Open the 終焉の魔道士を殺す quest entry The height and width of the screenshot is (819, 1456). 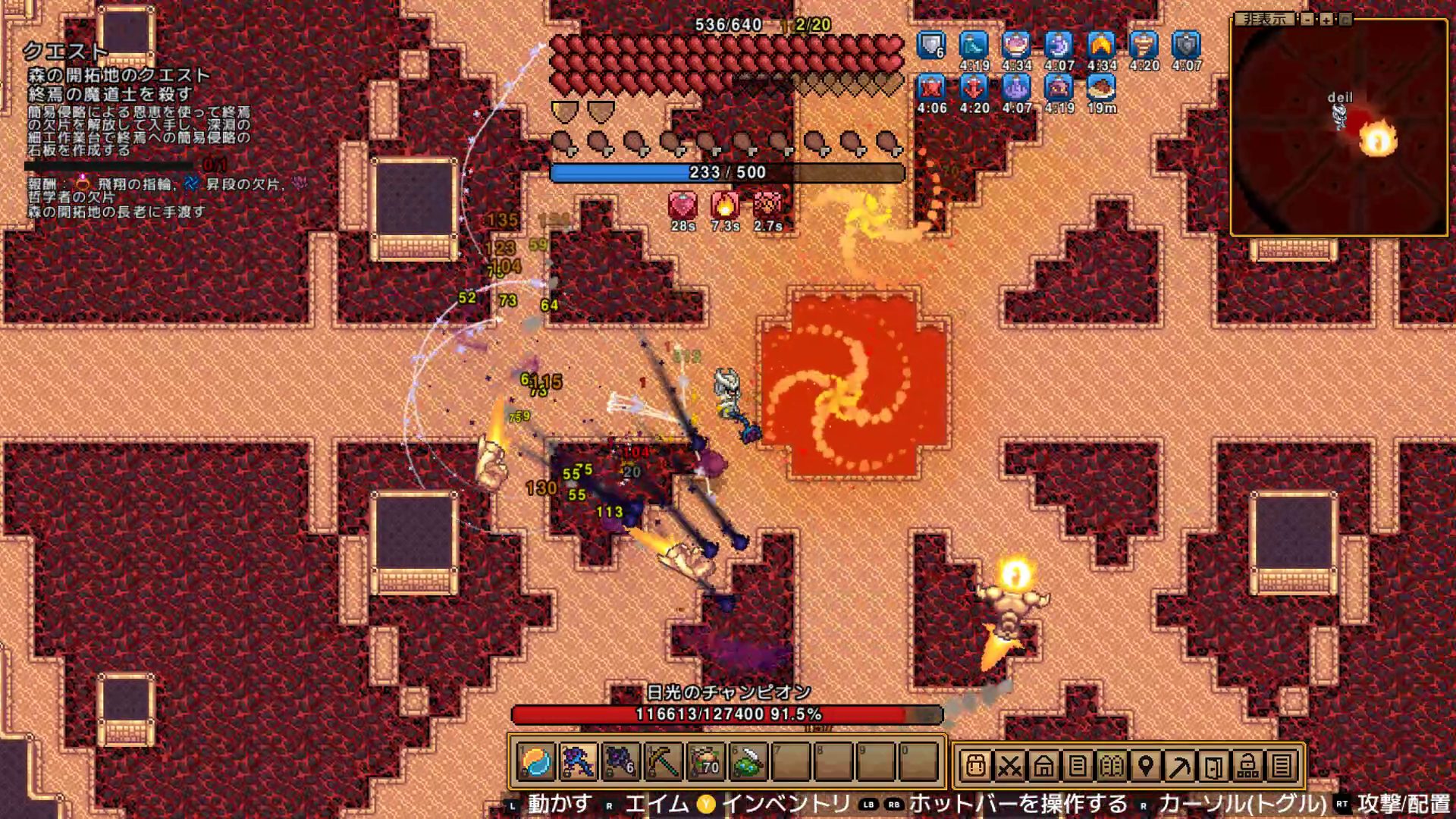pyautogui.click(x=110, y=94)
